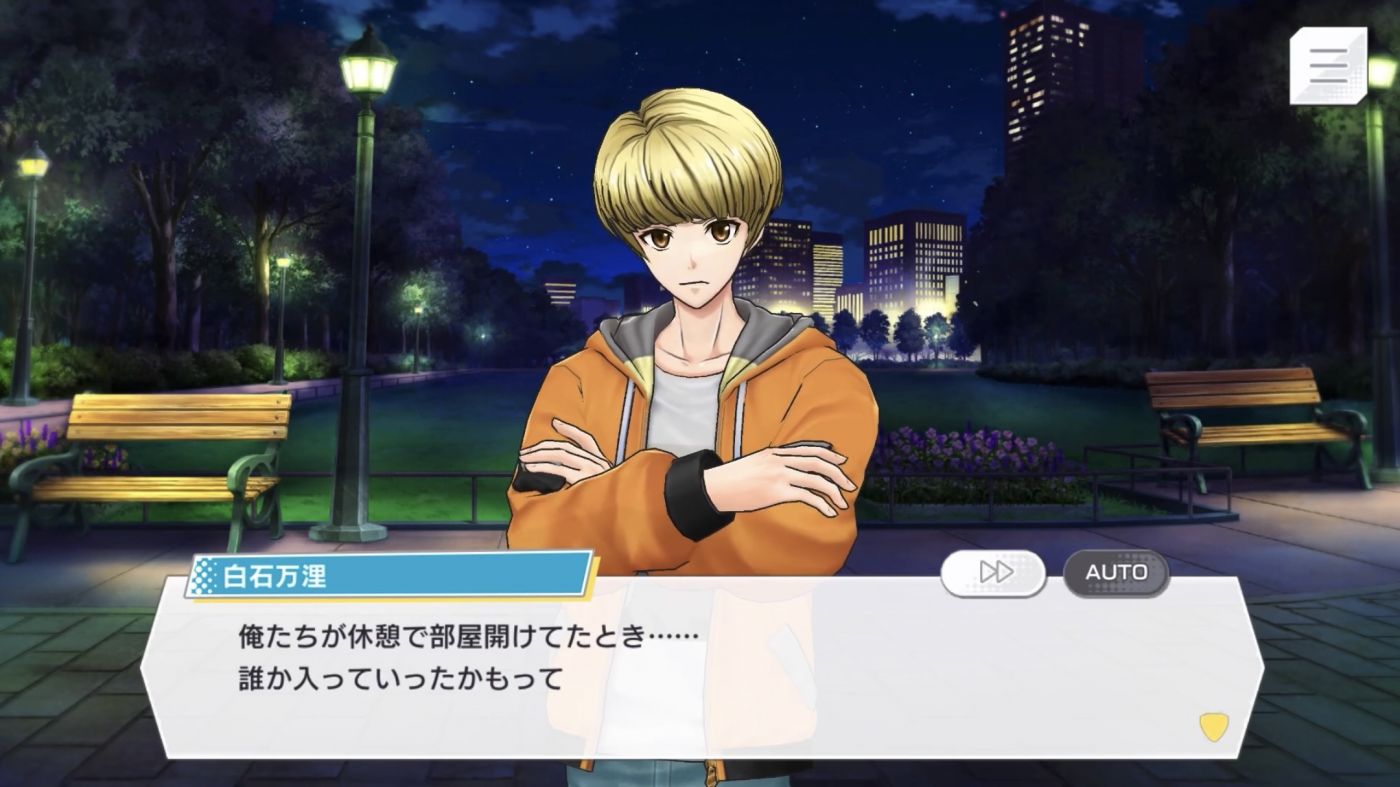The width and height of the screenshot is (1400, 787).
Task: Fast-forward the dialogue with the skip button
Action: (993, 572)
